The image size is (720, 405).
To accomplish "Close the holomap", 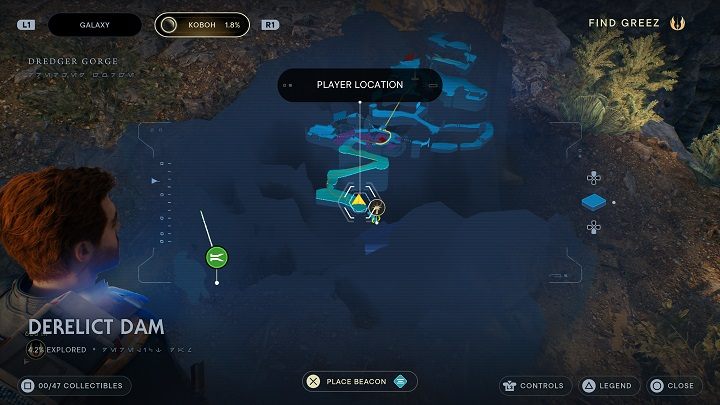I will click(672, 385).
